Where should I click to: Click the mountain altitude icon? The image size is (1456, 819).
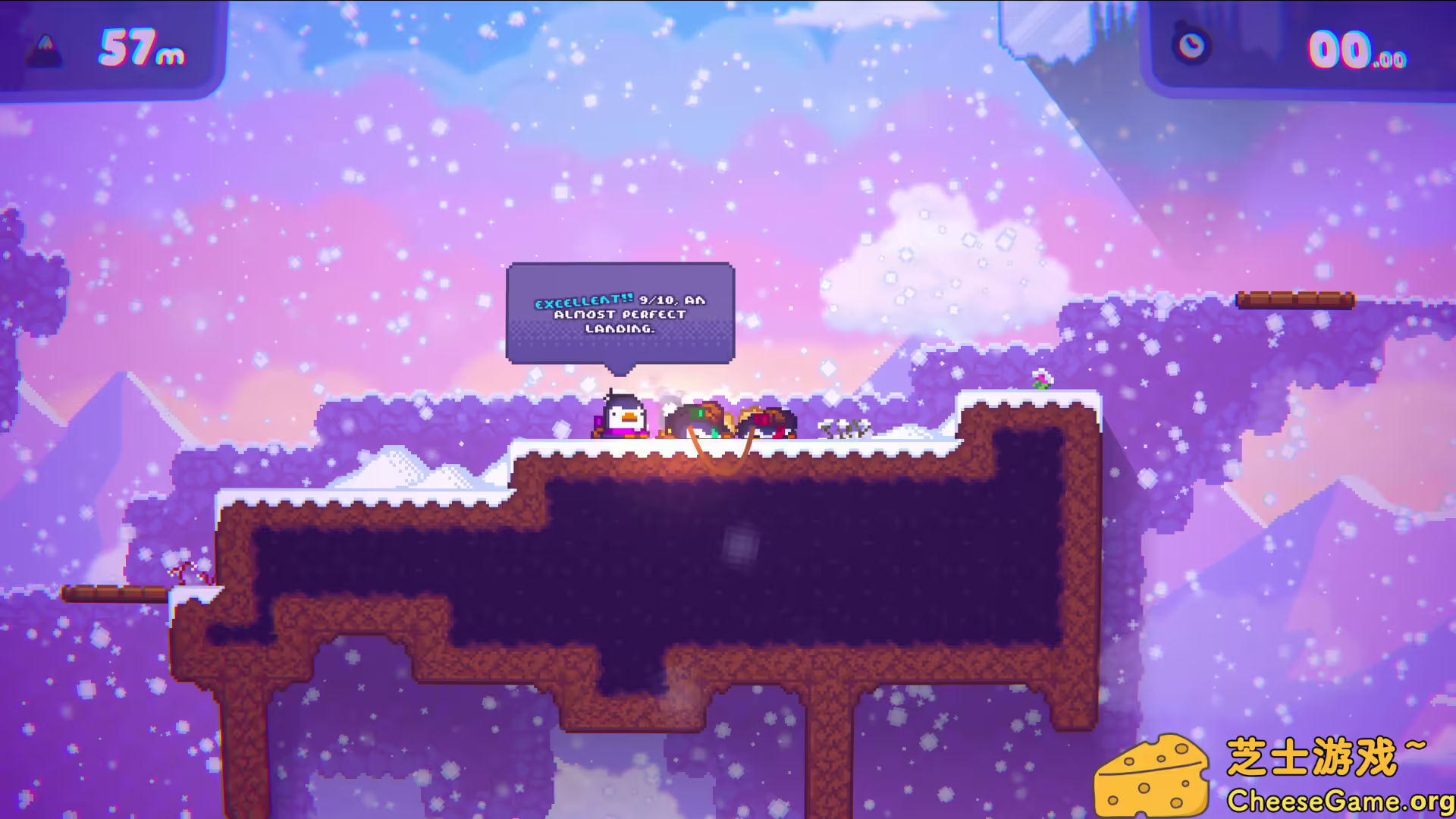click(43, 52)
